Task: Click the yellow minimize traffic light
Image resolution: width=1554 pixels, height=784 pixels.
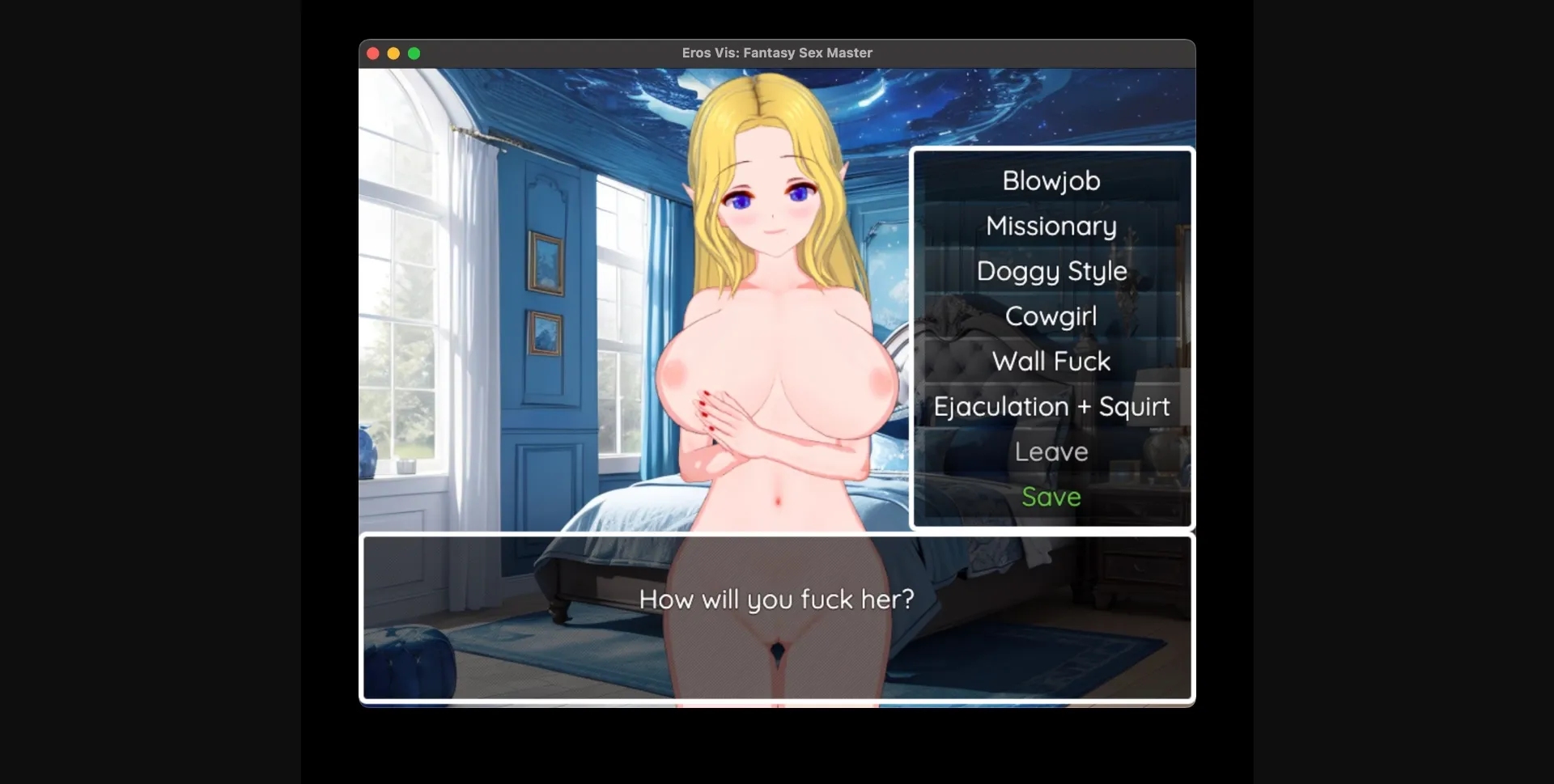Action: tap(394, 53)
